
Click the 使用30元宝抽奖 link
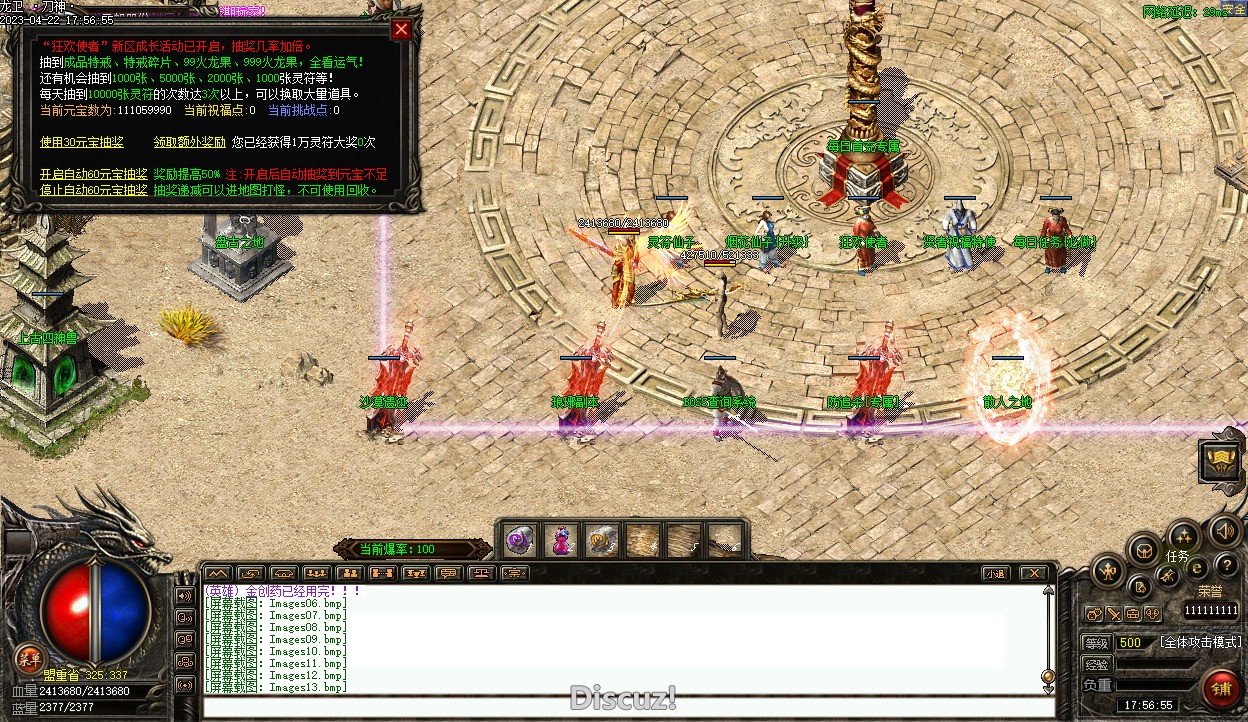(82, 143)
